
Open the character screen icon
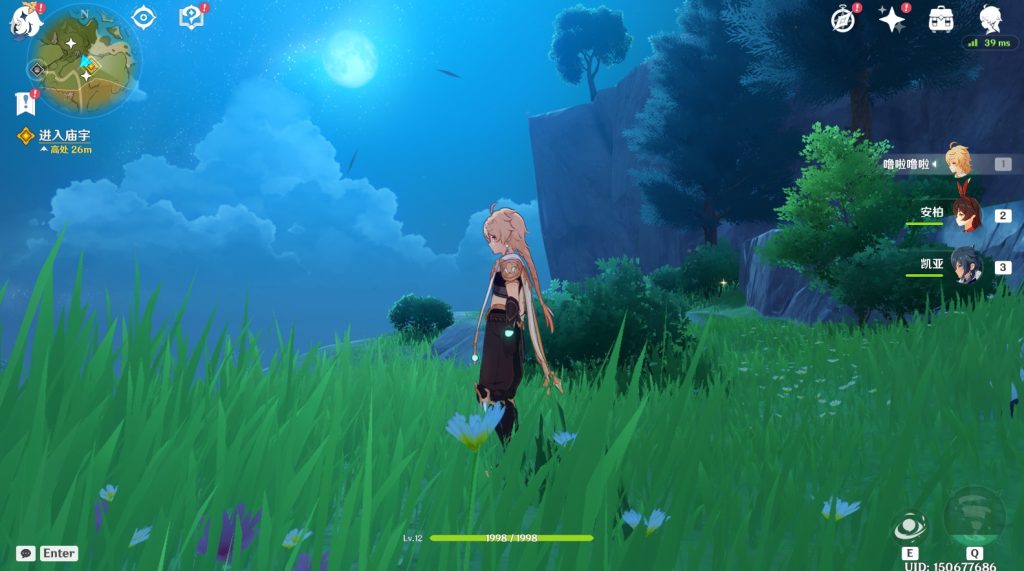[990, 18]
